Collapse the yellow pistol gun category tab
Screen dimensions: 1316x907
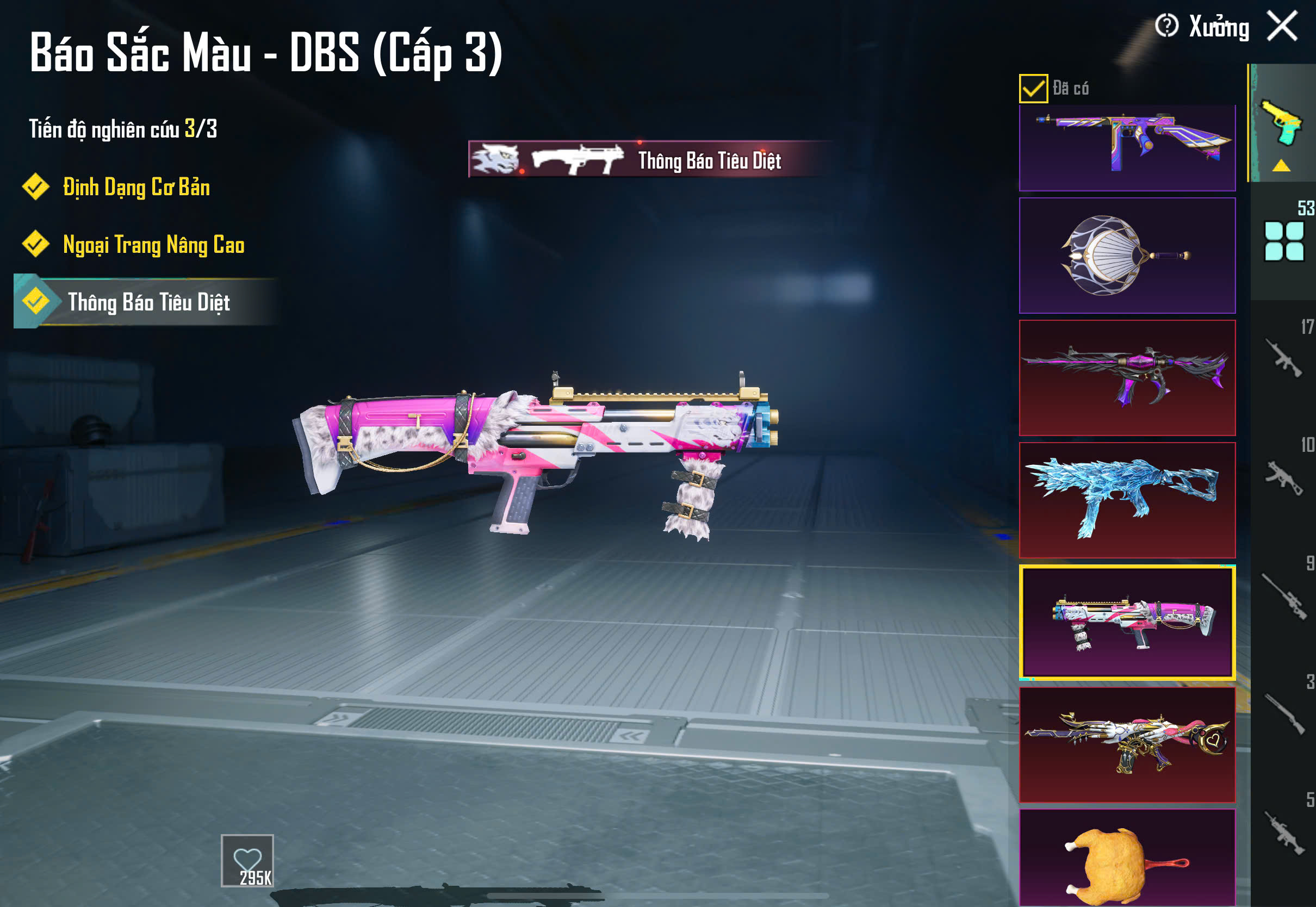(1281, 125)
